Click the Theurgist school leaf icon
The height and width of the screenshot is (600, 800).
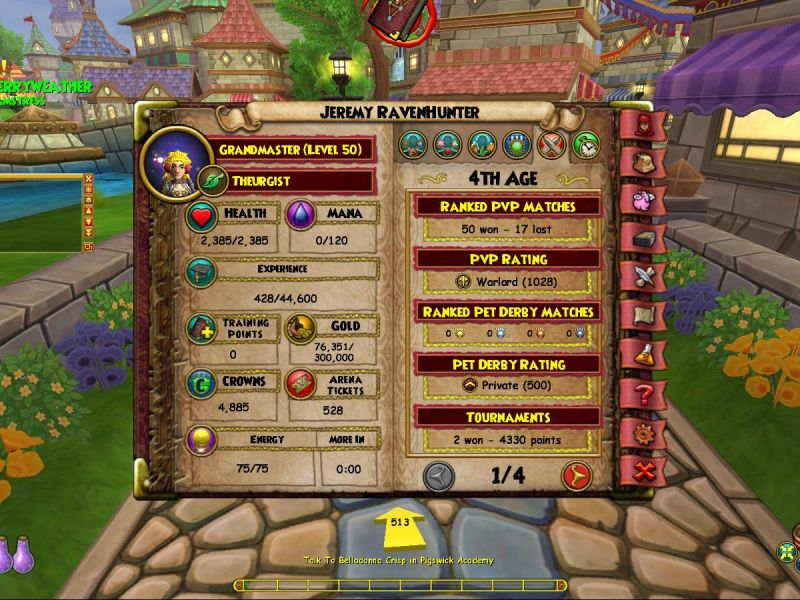(213, 181)
